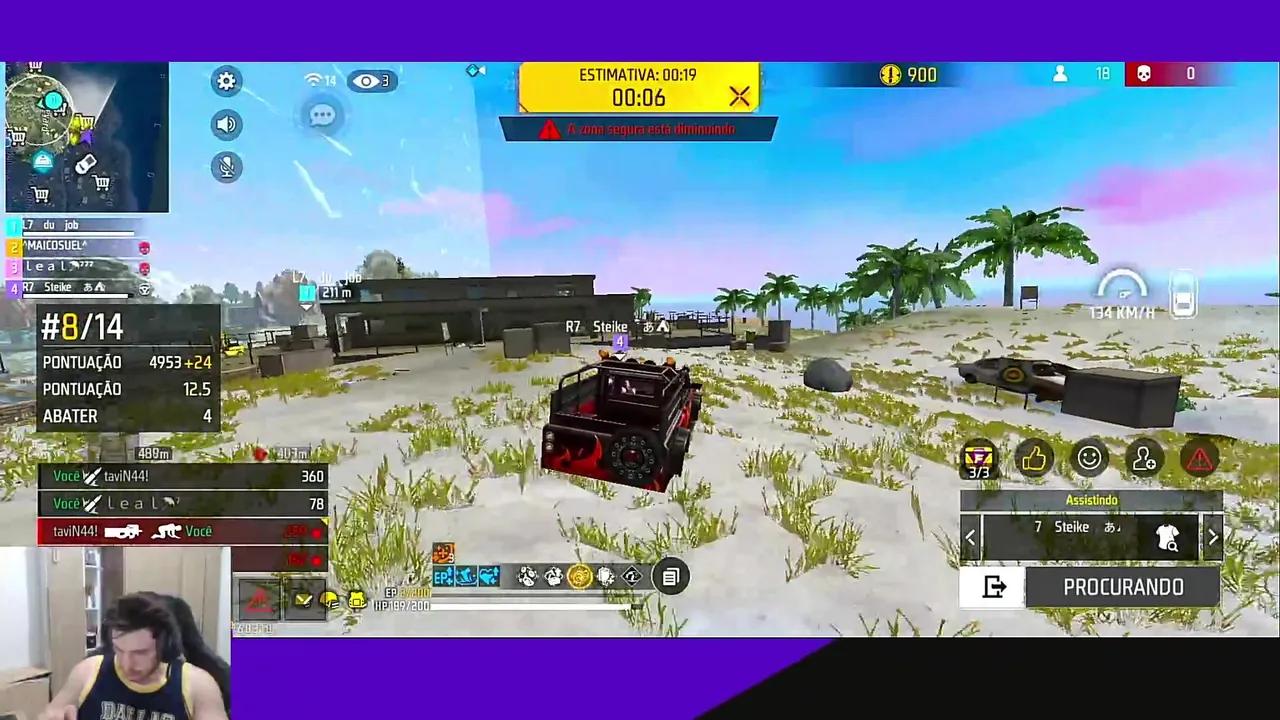Select leal in the scoreboard list

click(x=55, y=266)
